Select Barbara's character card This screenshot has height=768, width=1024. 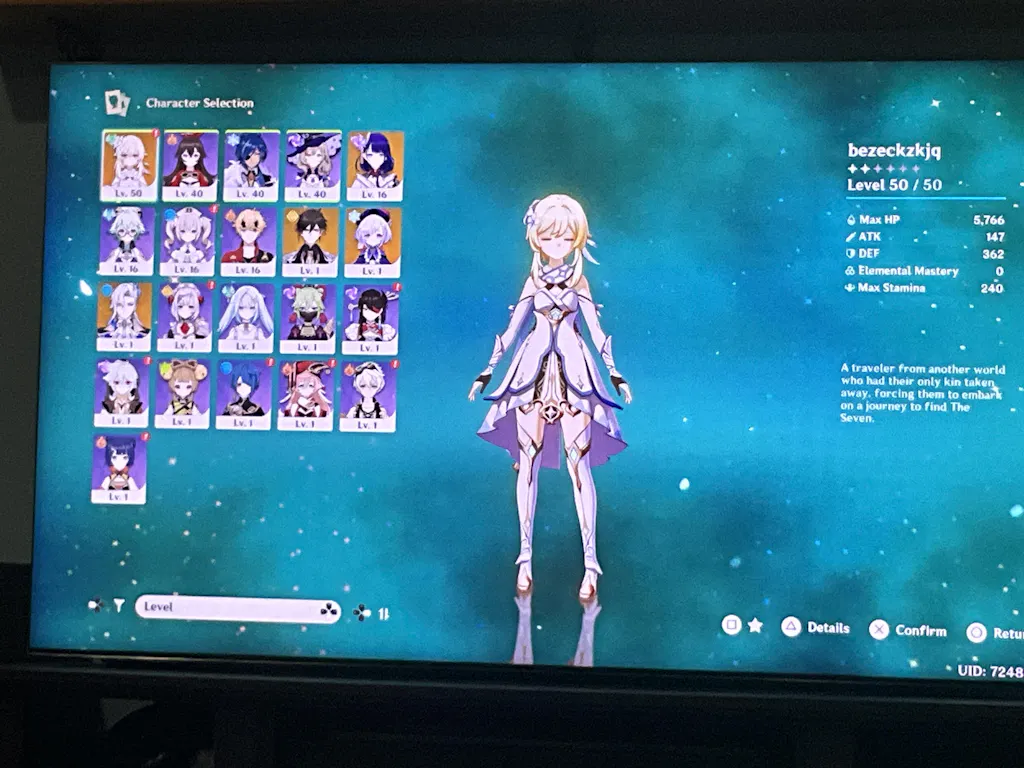point(187,241)
